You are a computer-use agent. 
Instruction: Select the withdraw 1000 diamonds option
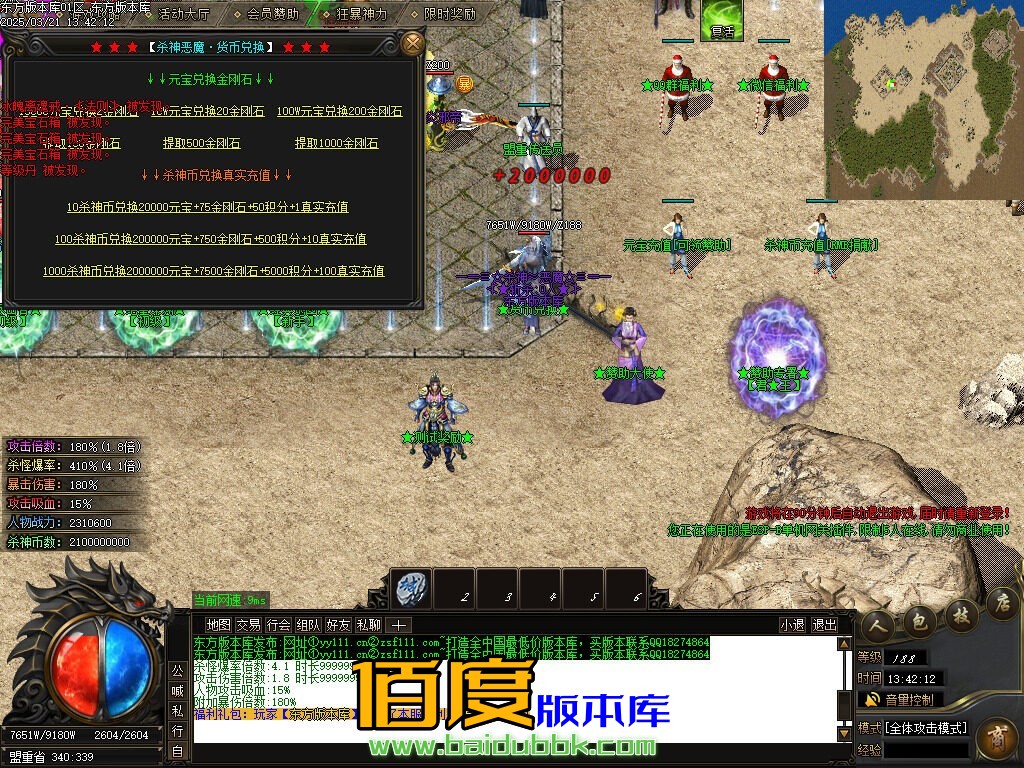coord(336,143)
